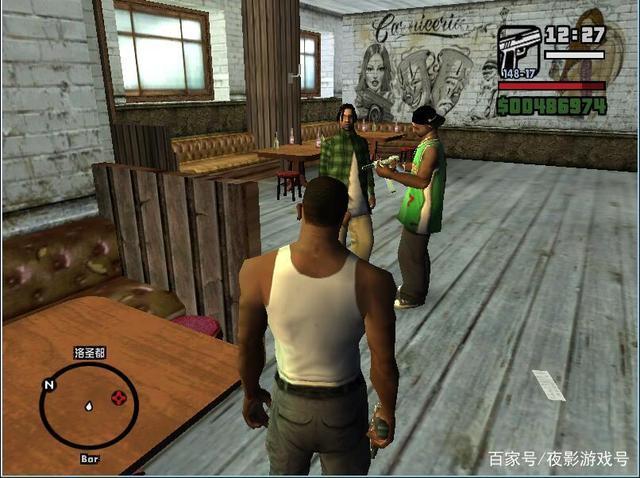Image resolution: width=640 pixels, height=478 pixels.
Task: Click the north indicator on the radar
Action: coord(48,384)
